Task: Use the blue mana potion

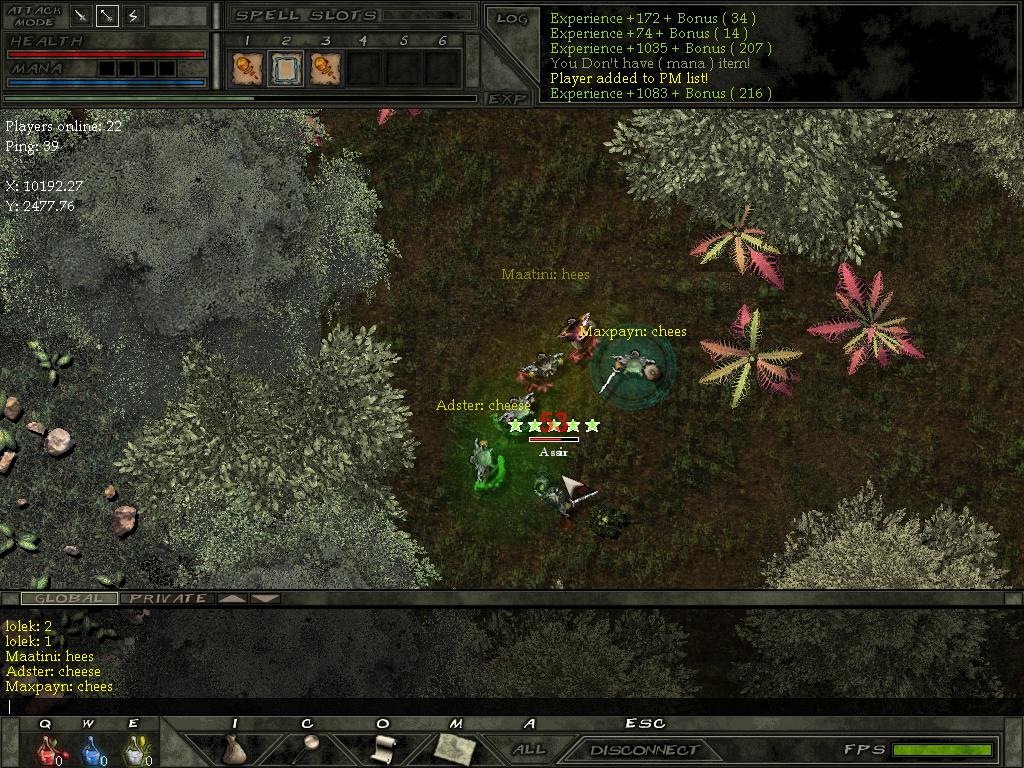Action: 91,750
